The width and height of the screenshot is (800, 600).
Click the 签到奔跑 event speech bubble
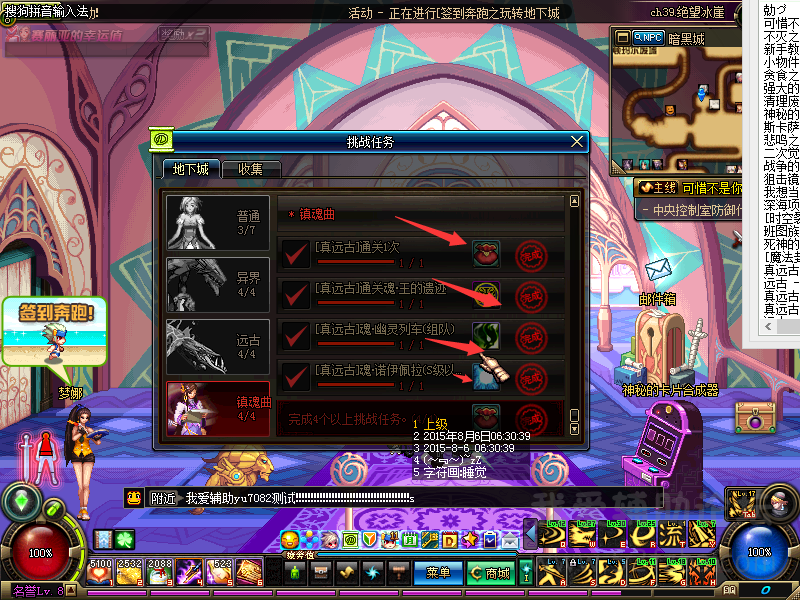(x=55, y=314)
